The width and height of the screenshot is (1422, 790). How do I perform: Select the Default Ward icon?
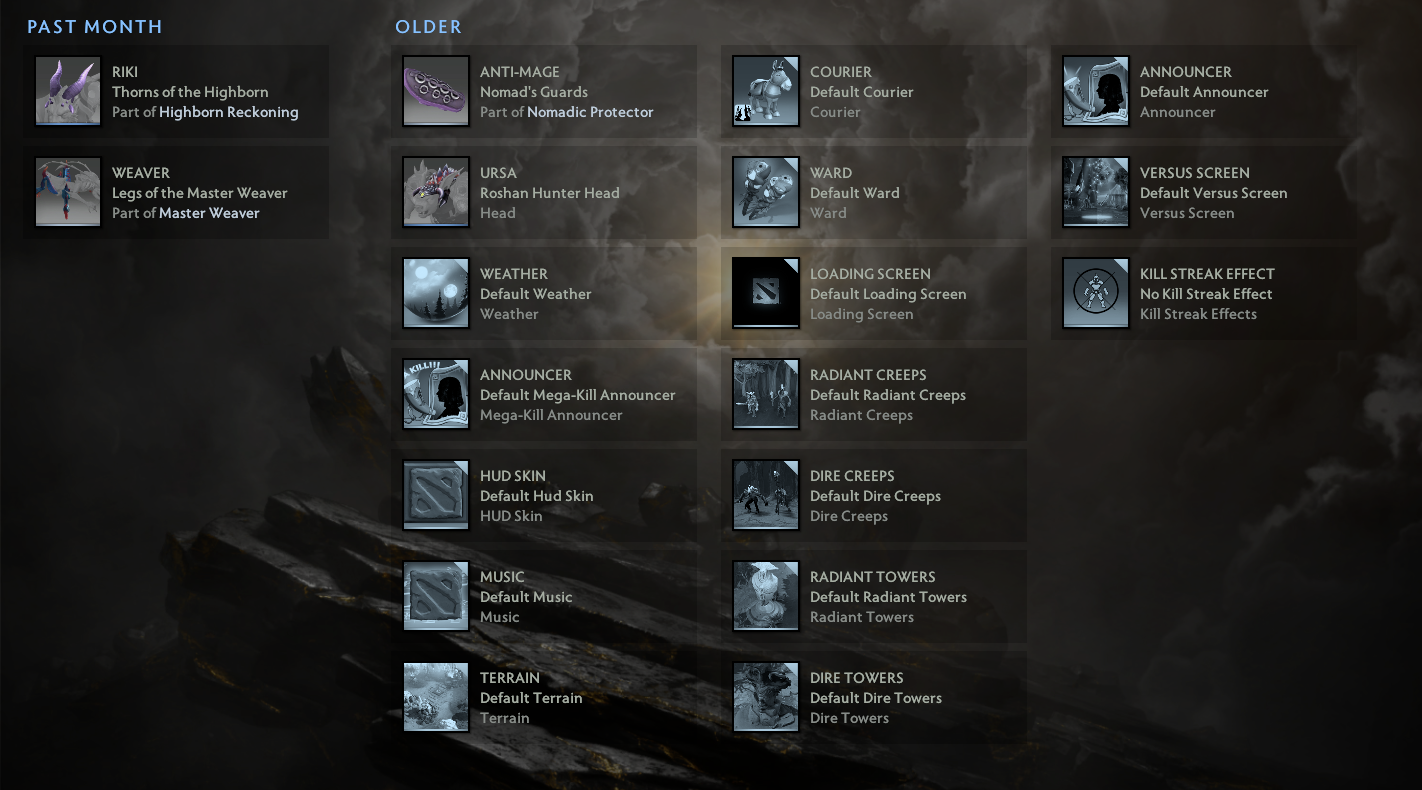click(x=765, y=193)
